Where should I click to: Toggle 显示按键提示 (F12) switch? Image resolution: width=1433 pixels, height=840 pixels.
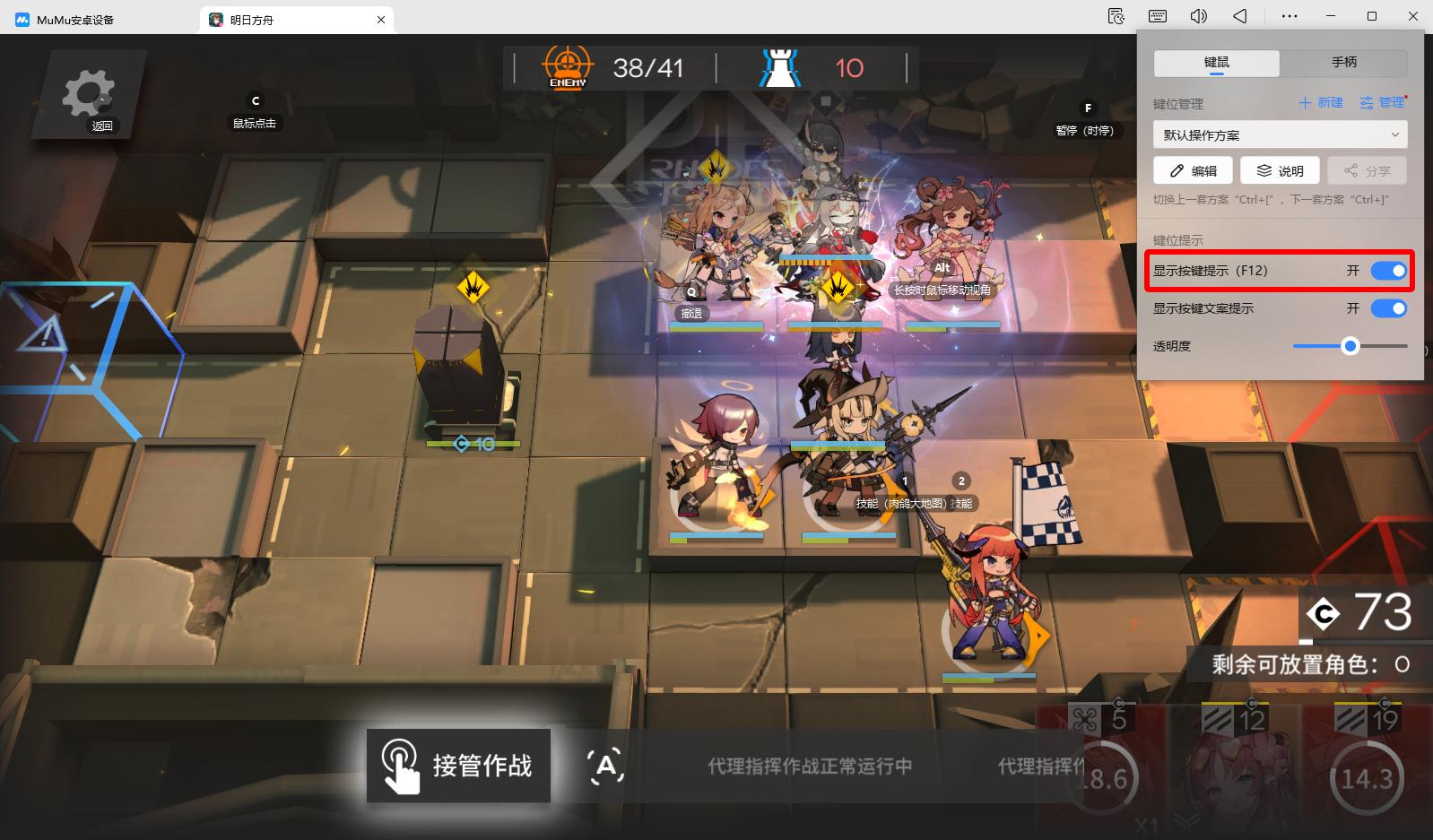pyautogui.click(x=1388, y=271)
